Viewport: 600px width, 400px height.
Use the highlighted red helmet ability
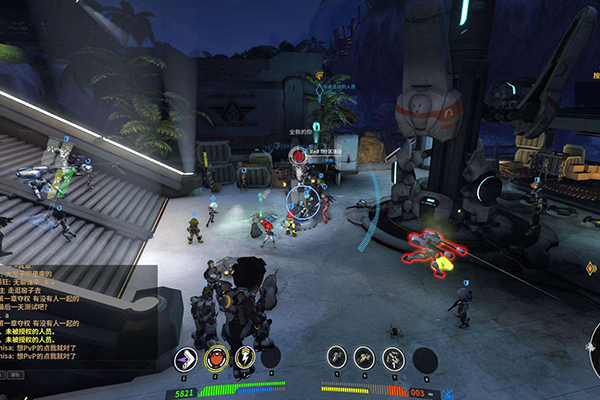click(215, 358)
